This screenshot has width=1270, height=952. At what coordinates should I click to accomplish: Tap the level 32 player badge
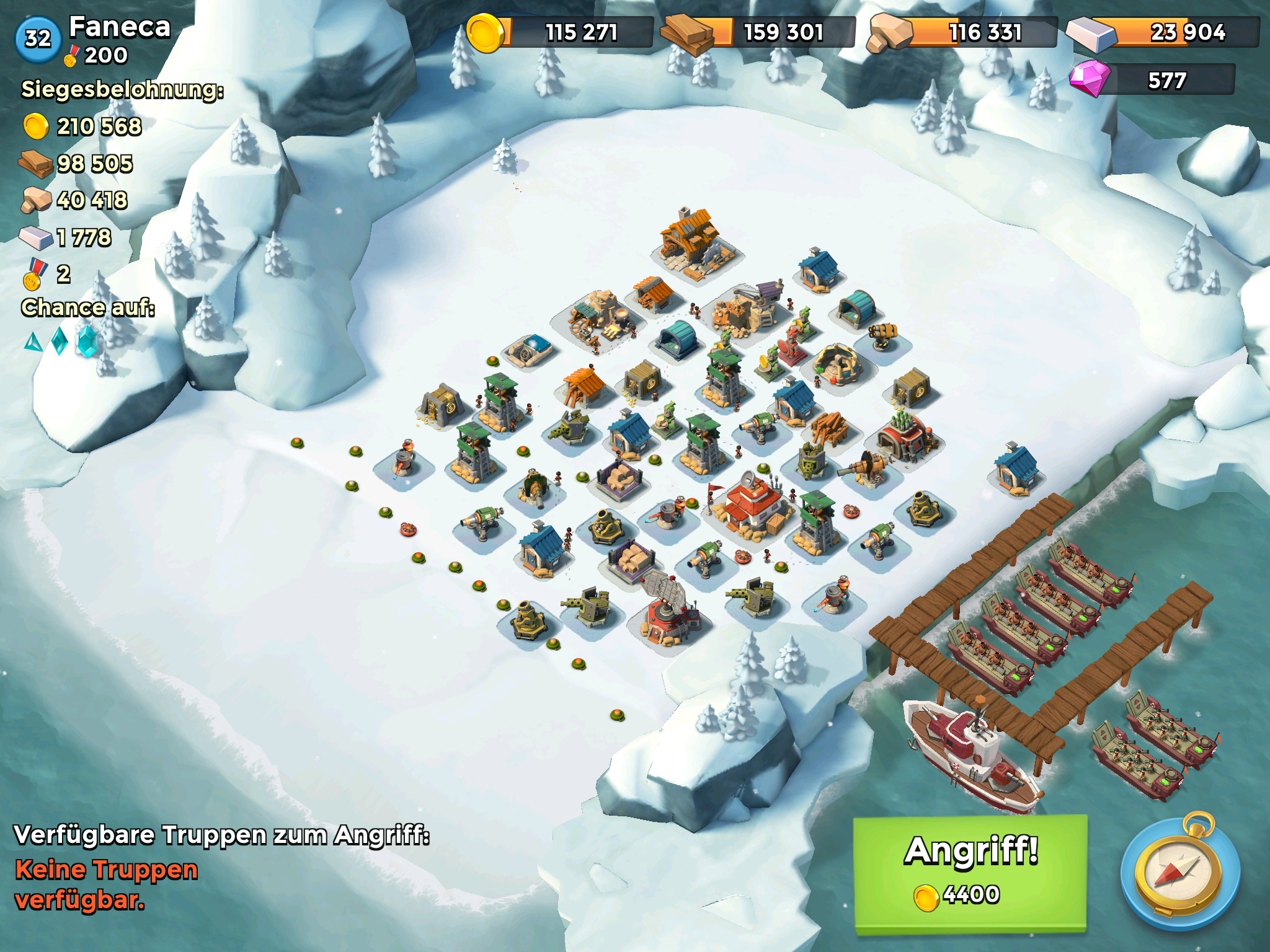(38, 38)
